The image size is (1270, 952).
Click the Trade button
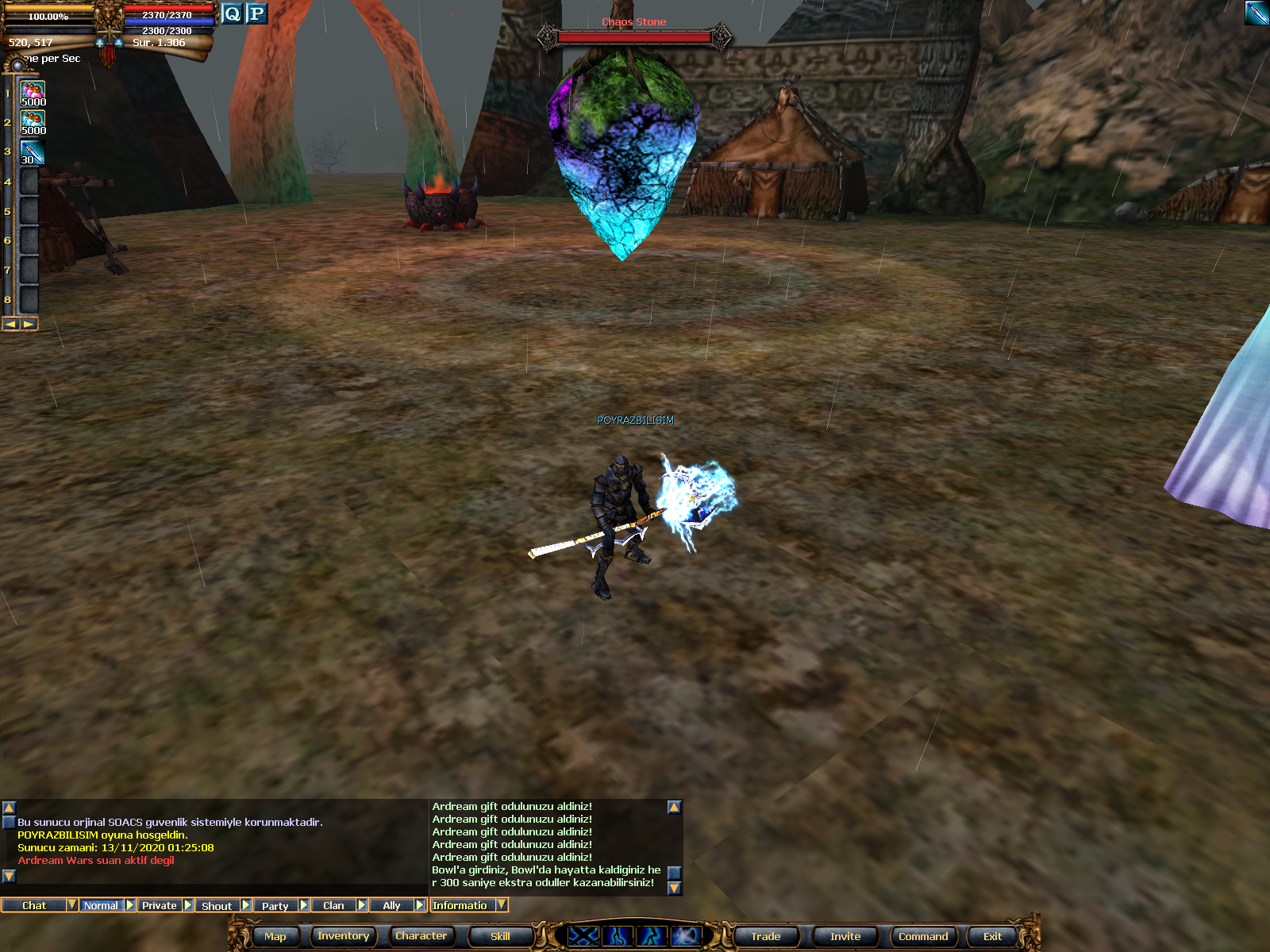[x=765, y=936]
